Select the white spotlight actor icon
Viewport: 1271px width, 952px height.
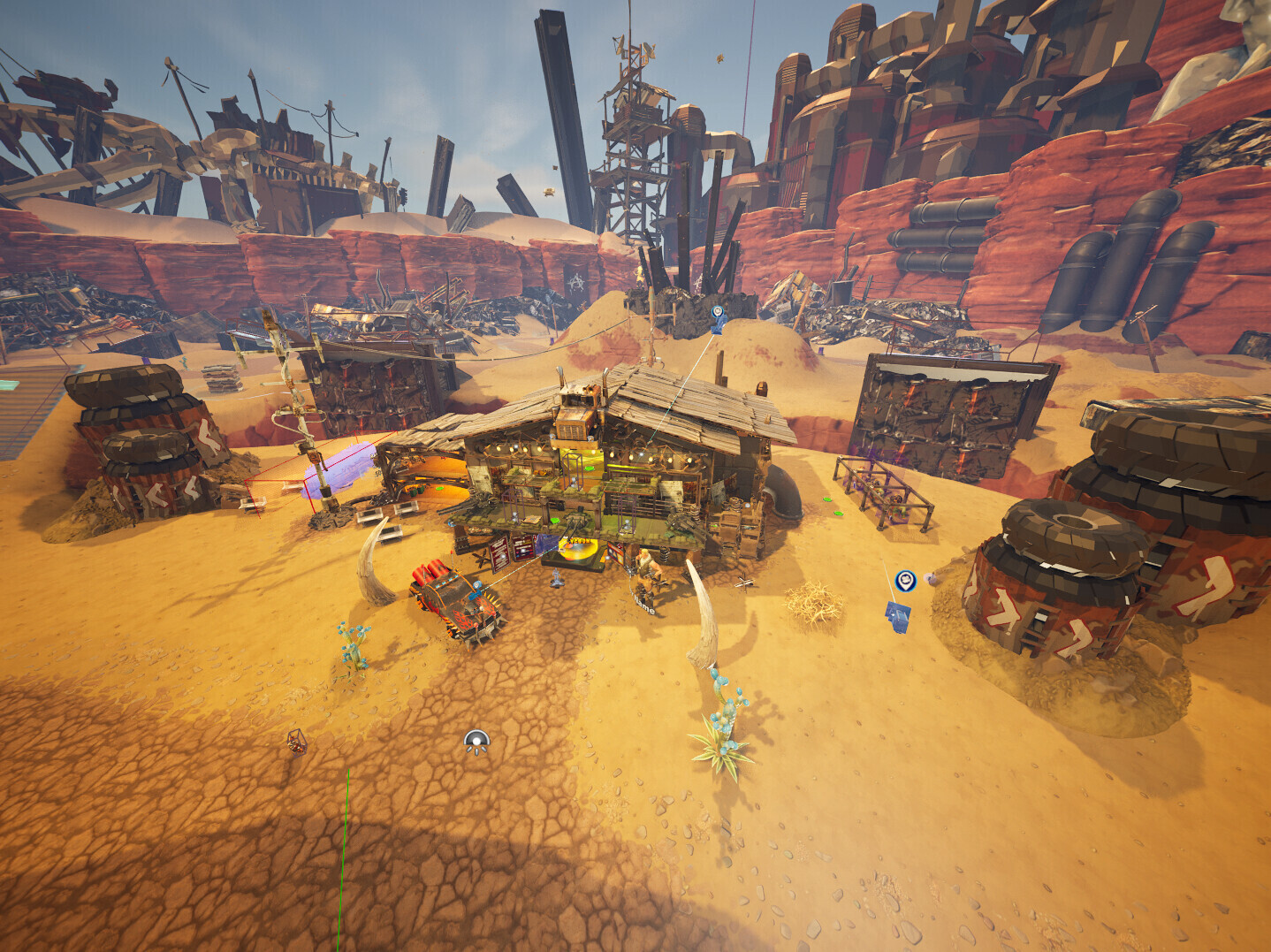(476, 743)
